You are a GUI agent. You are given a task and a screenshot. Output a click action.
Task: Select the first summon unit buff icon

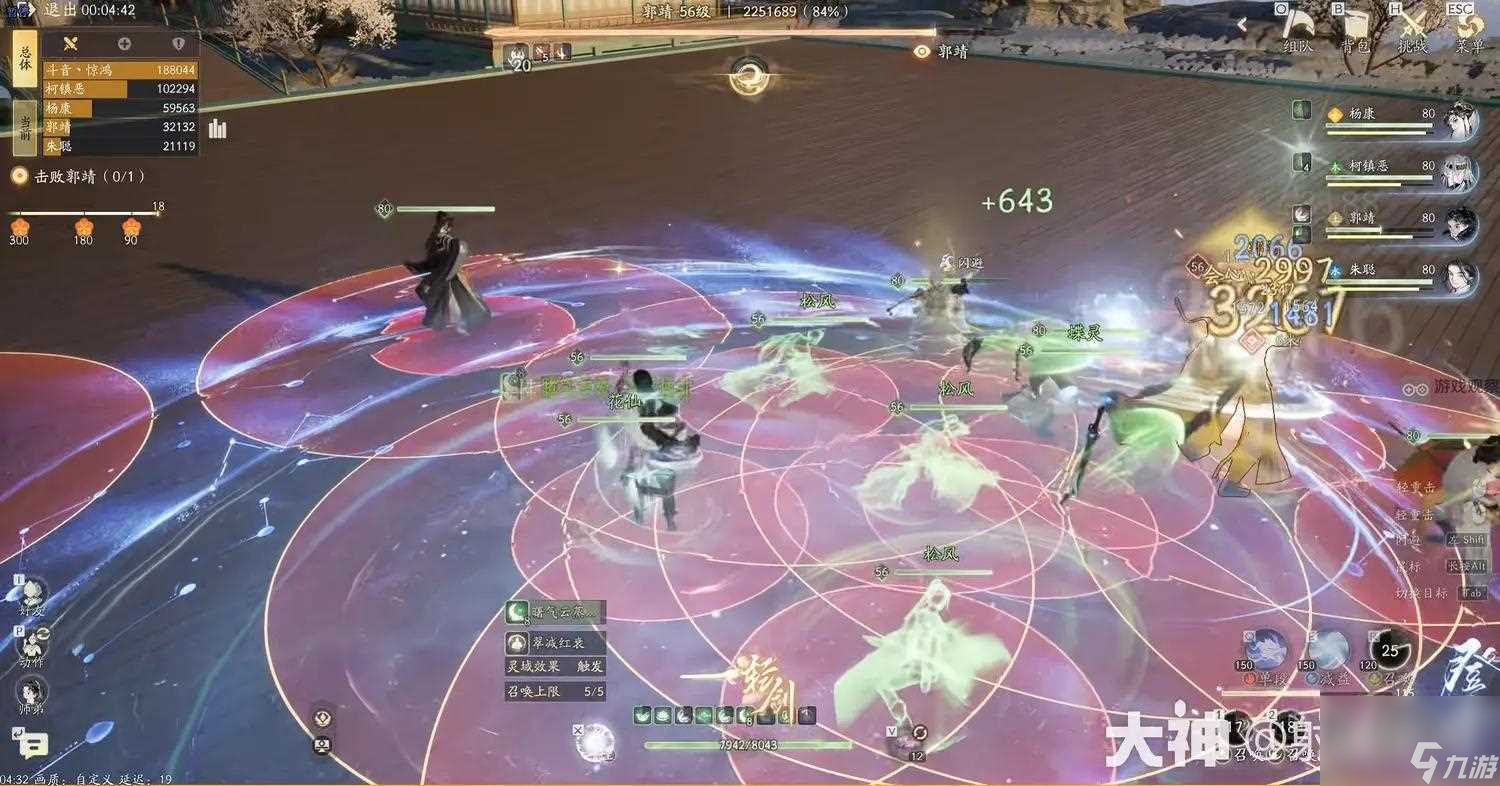(641, 715)
